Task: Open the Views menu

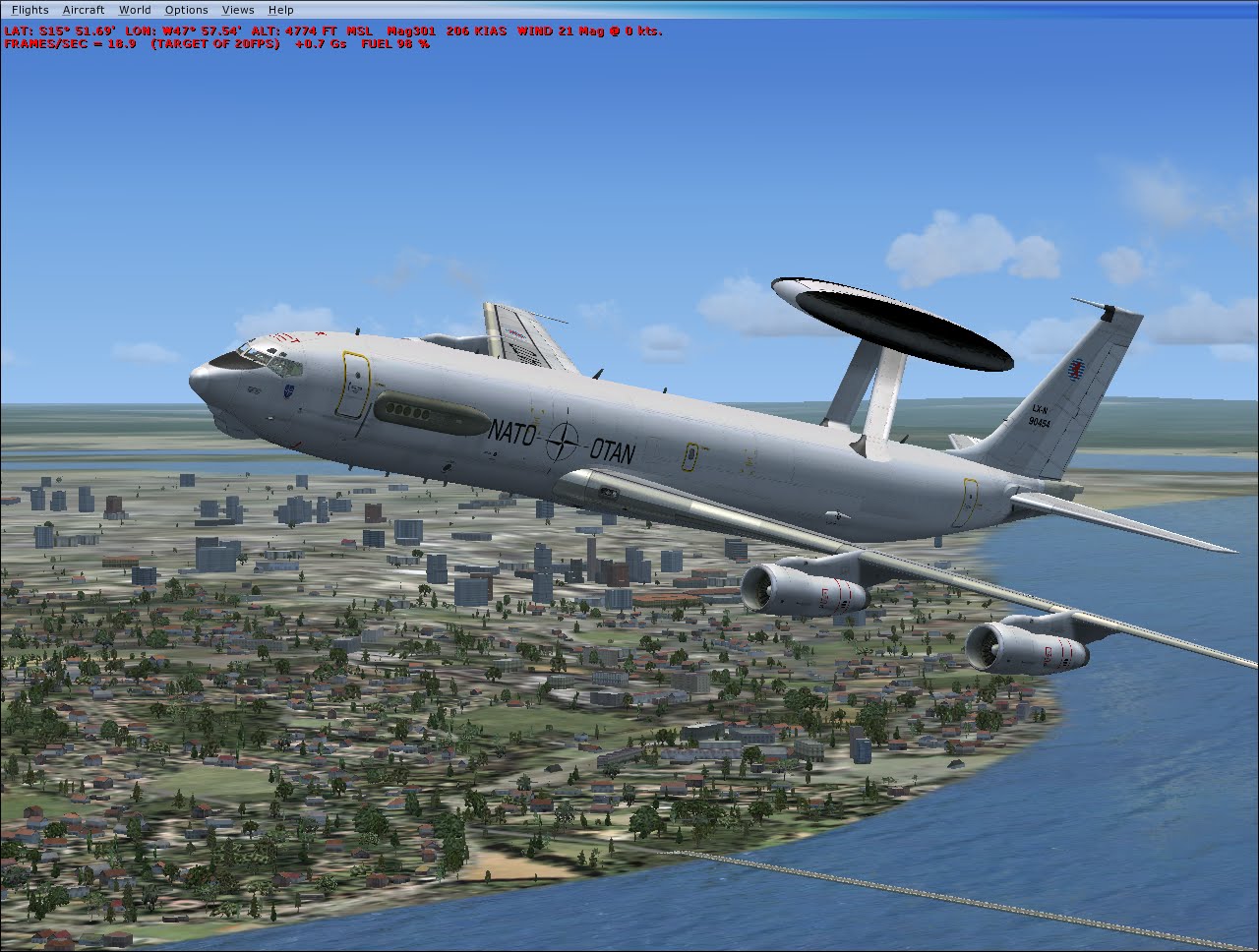Action: tap(238, 9)
